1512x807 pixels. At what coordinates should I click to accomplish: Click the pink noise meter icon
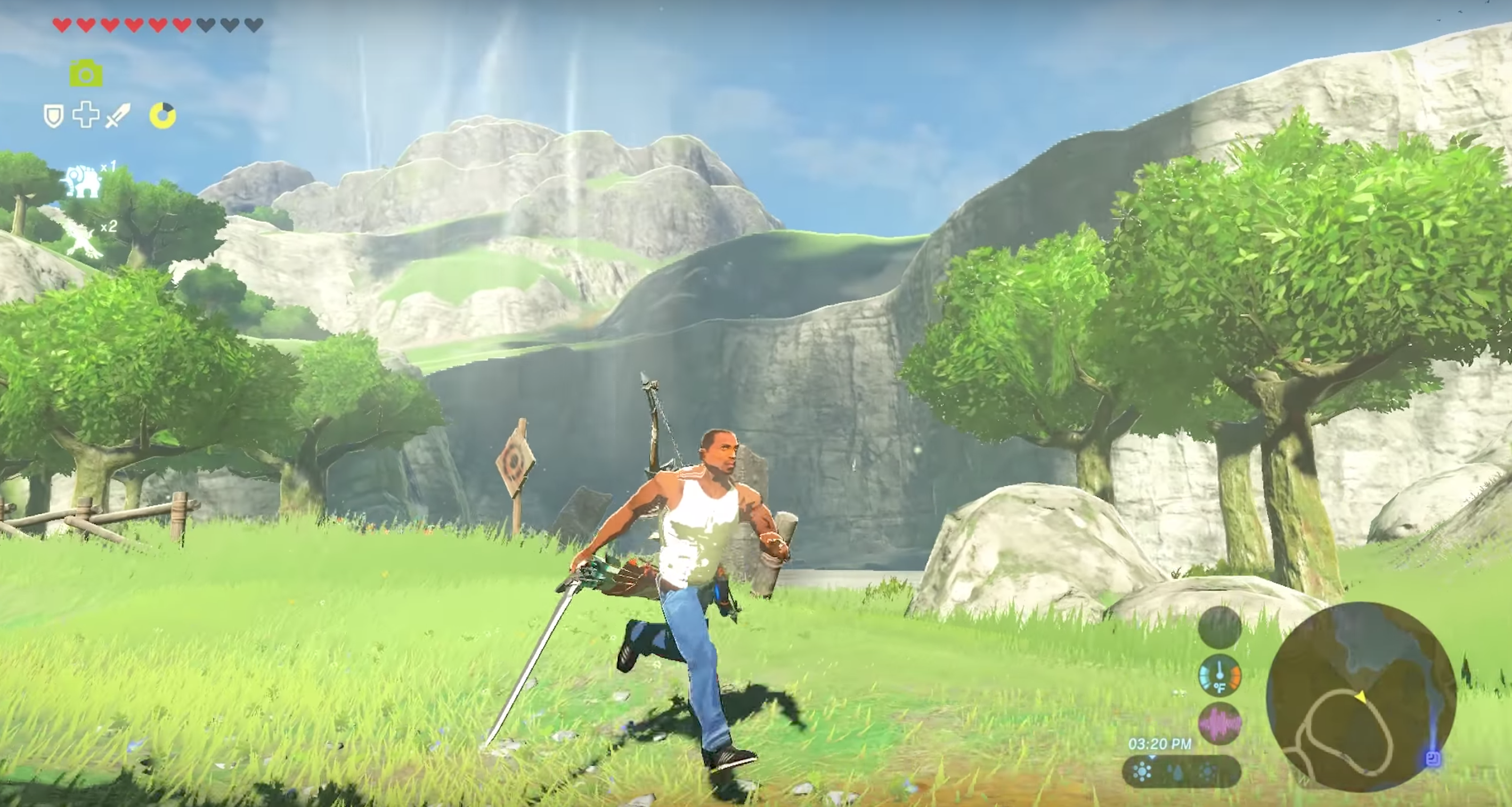click(1220, 723)
